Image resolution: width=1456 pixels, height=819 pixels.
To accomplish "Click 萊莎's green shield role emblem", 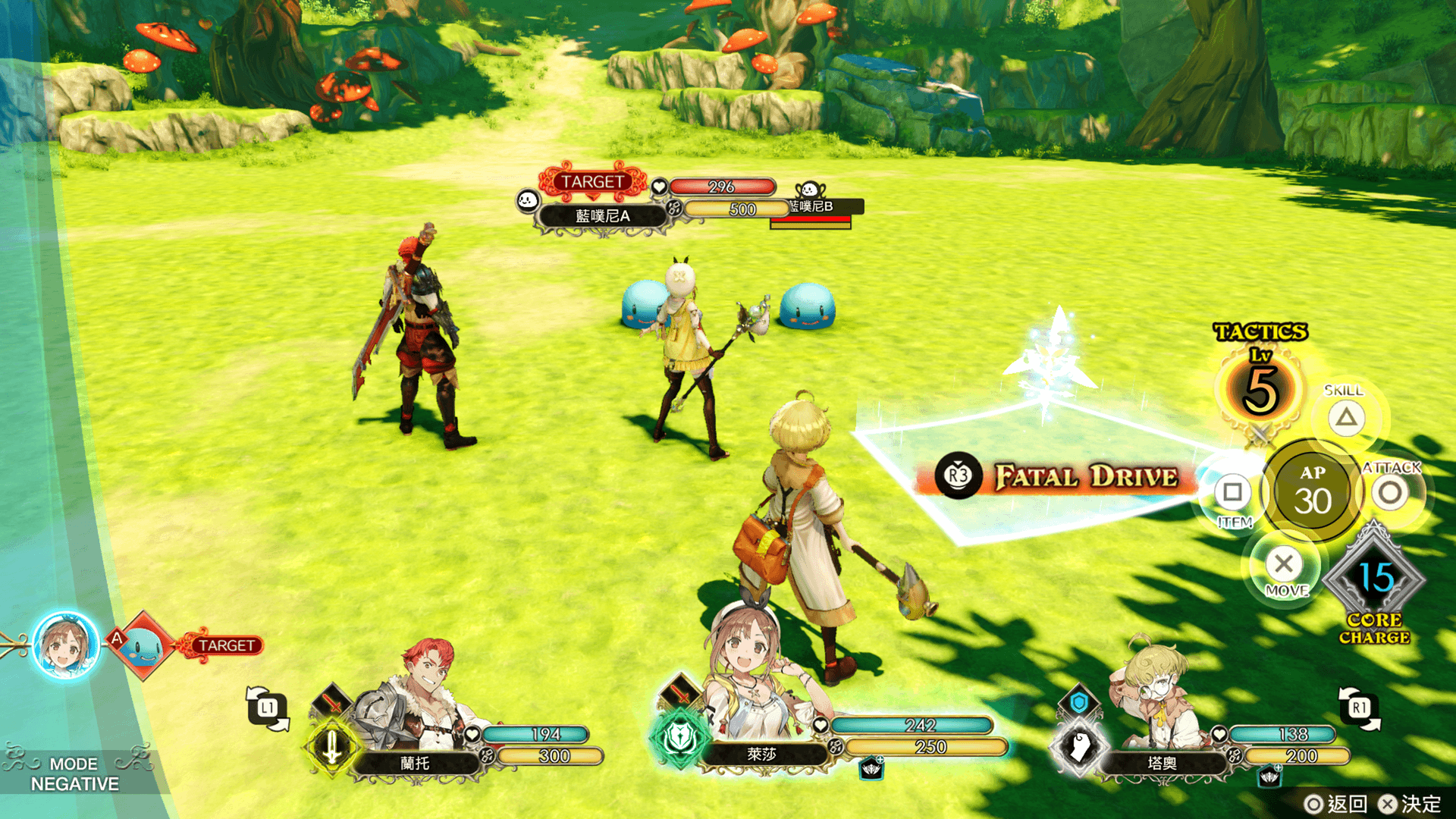I will pyautogui.click(x=679, y=737).
